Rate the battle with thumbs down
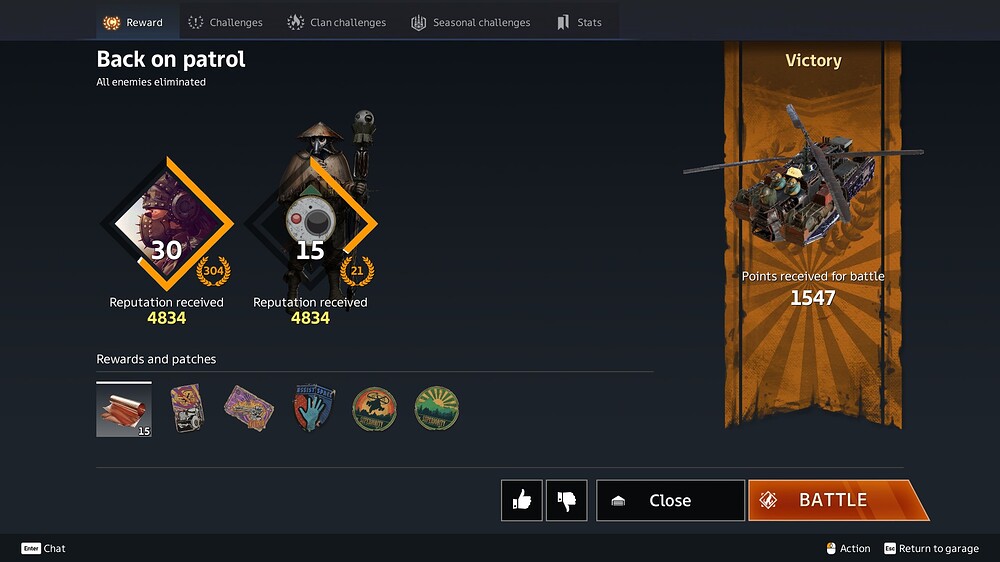The width and height of the screenshot is (1000, 562). coord(566,500)
